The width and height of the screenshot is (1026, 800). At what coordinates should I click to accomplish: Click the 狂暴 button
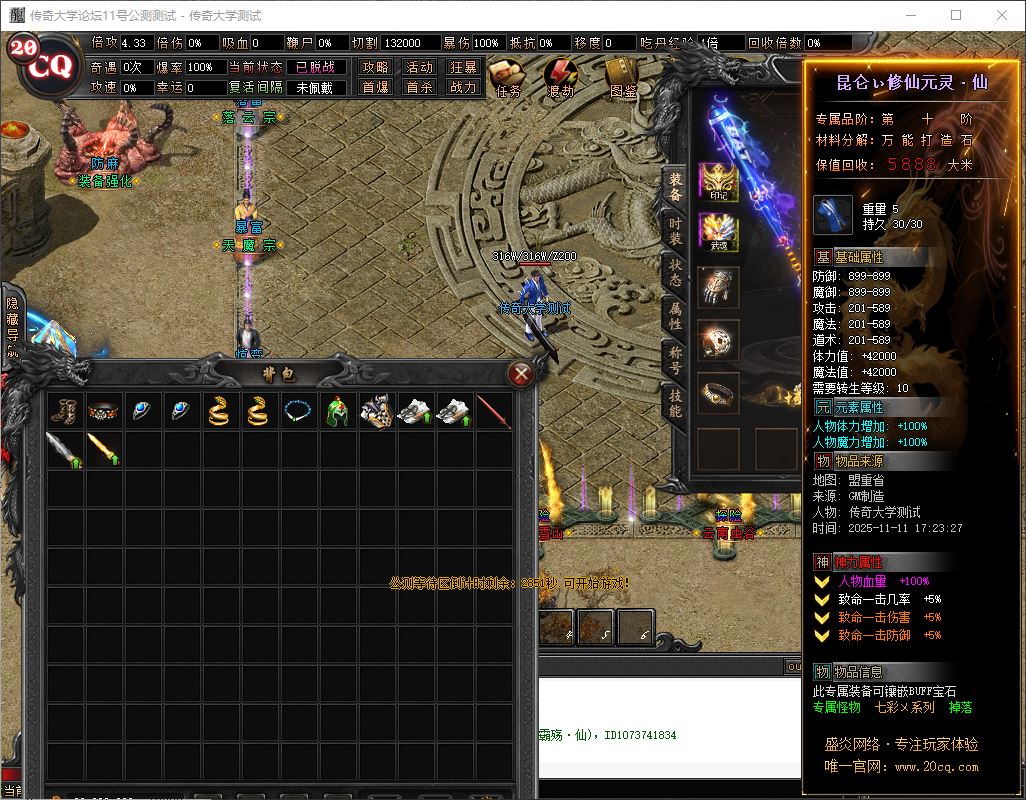(x=463, y=67)
